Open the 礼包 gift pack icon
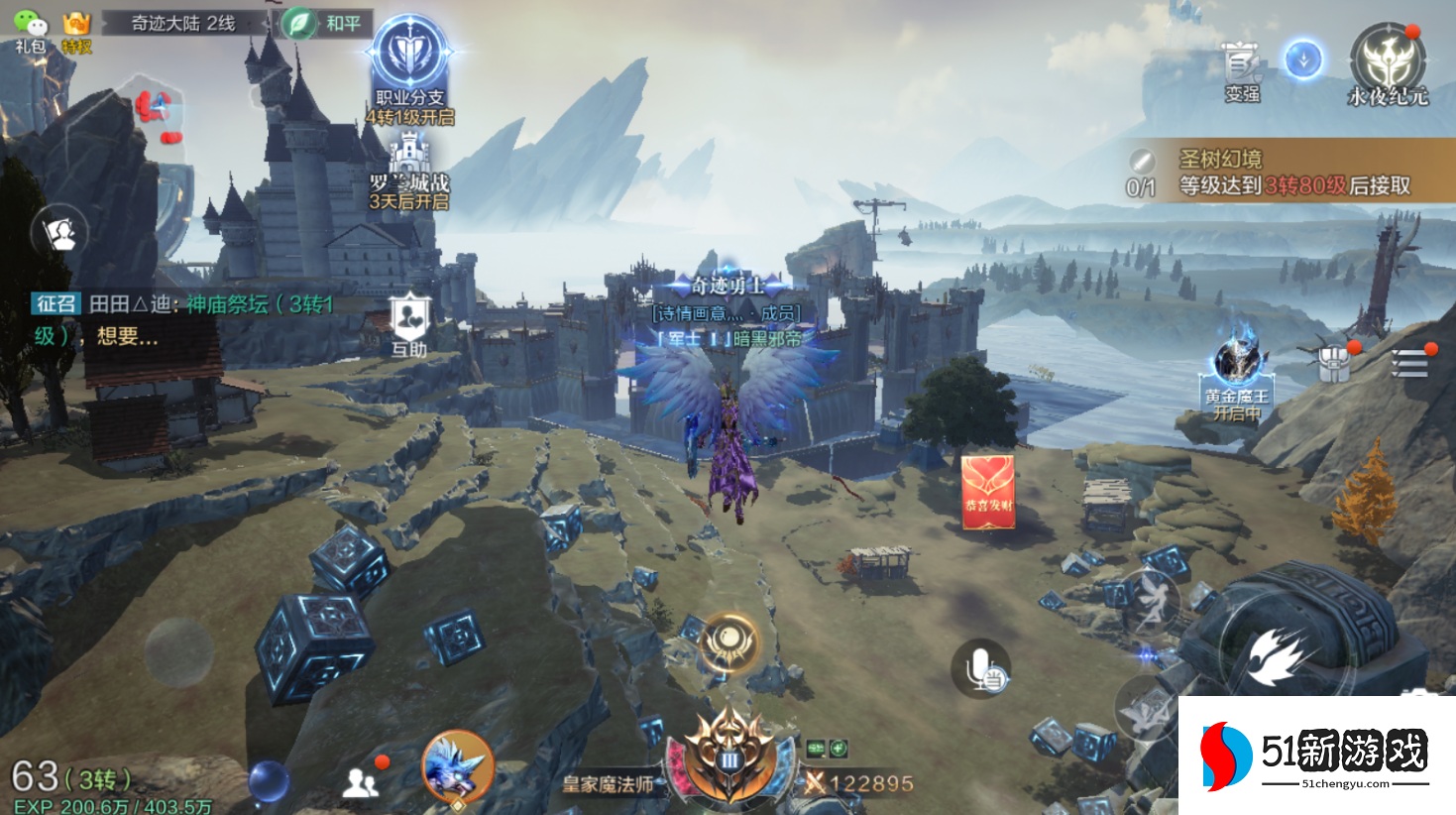The width and height of the screenshot is (1456, 815). 30,31
